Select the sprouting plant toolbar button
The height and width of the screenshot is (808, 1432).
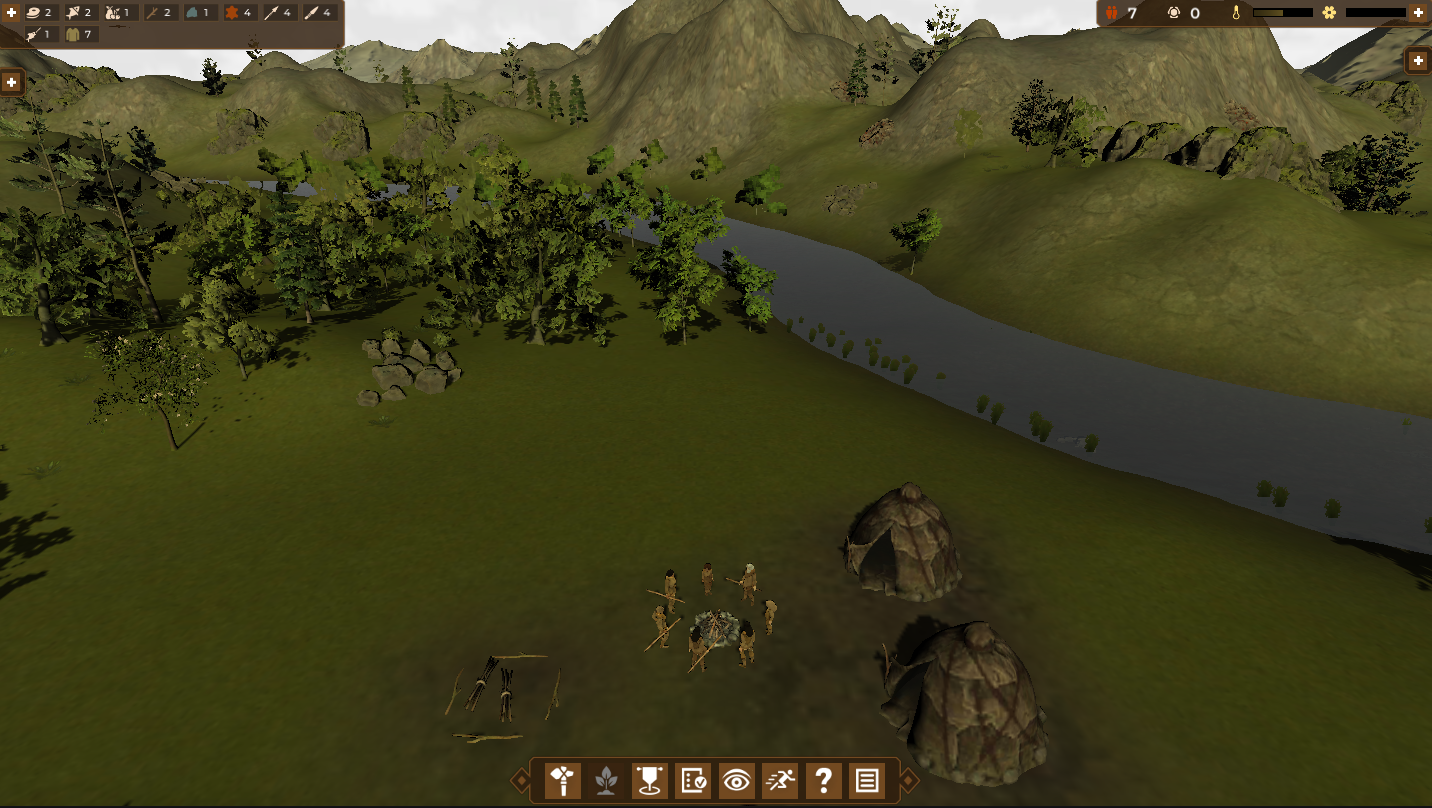coord(606,780)
